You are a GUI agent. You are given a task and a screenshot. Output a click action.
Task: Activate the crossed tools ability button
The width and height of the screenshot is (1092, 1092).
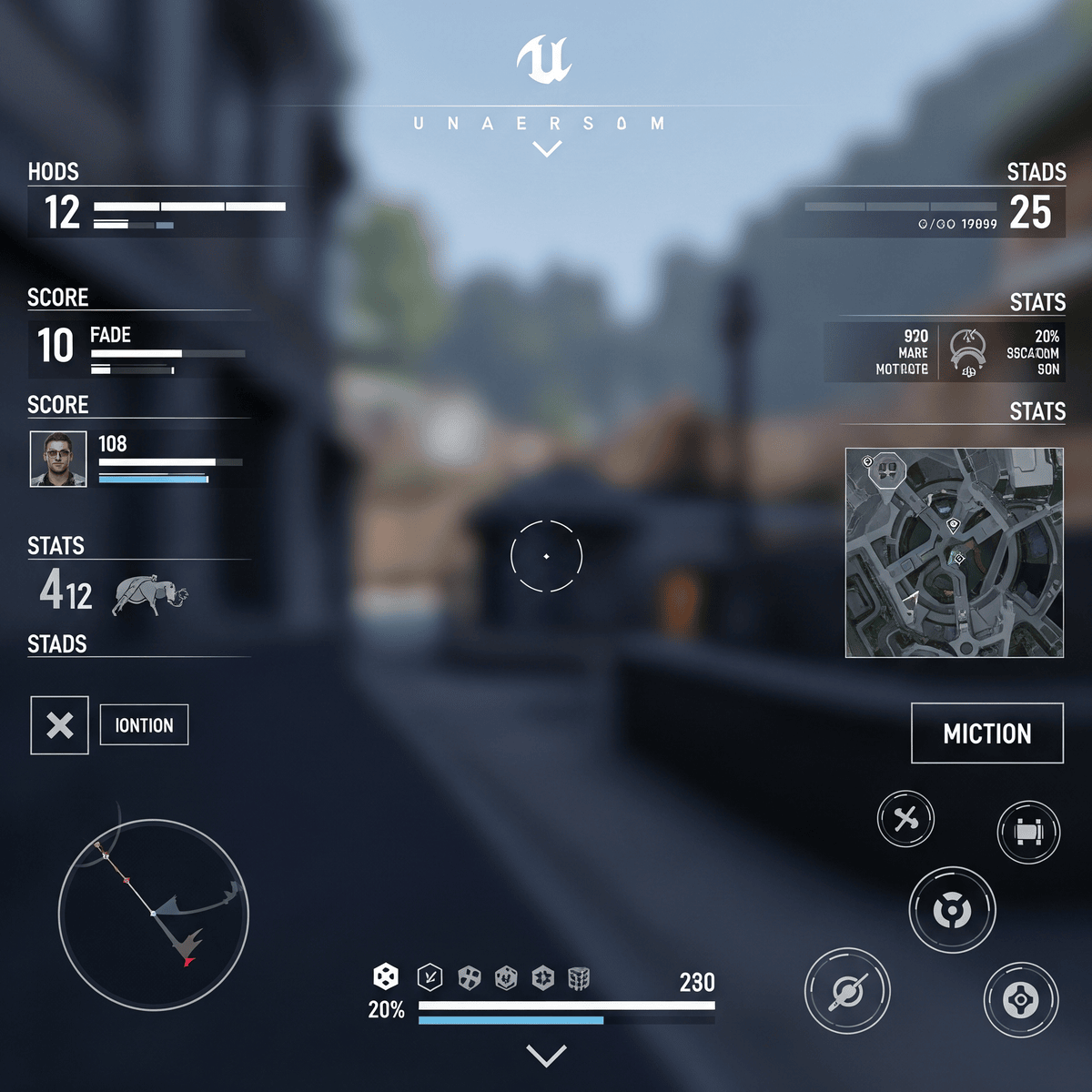pyautogui.click(x=905, y=819)
